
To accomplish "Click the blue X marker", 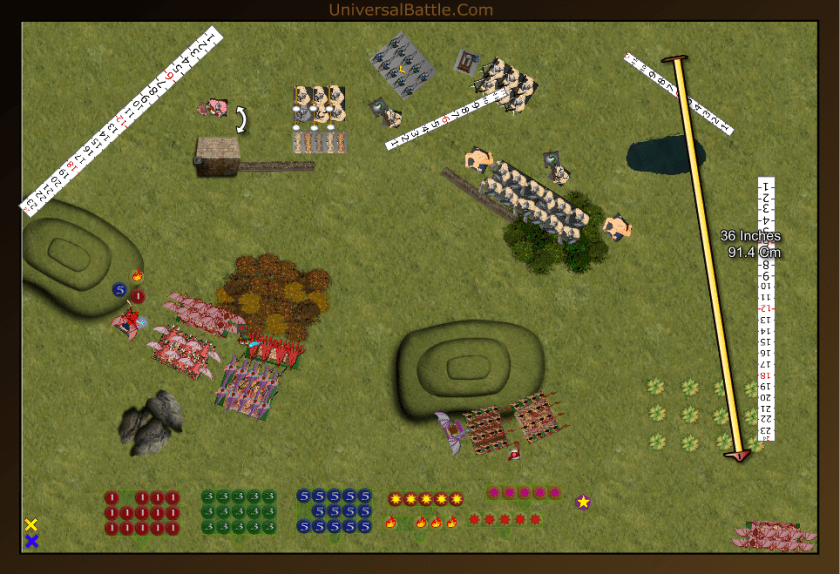I will click(x=31, y=541).
